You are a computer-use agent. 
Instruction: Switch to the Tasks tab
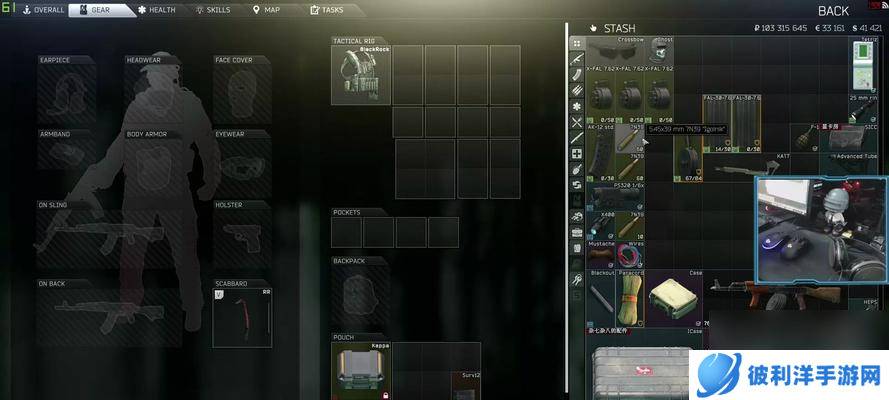[x=327, y=10]
